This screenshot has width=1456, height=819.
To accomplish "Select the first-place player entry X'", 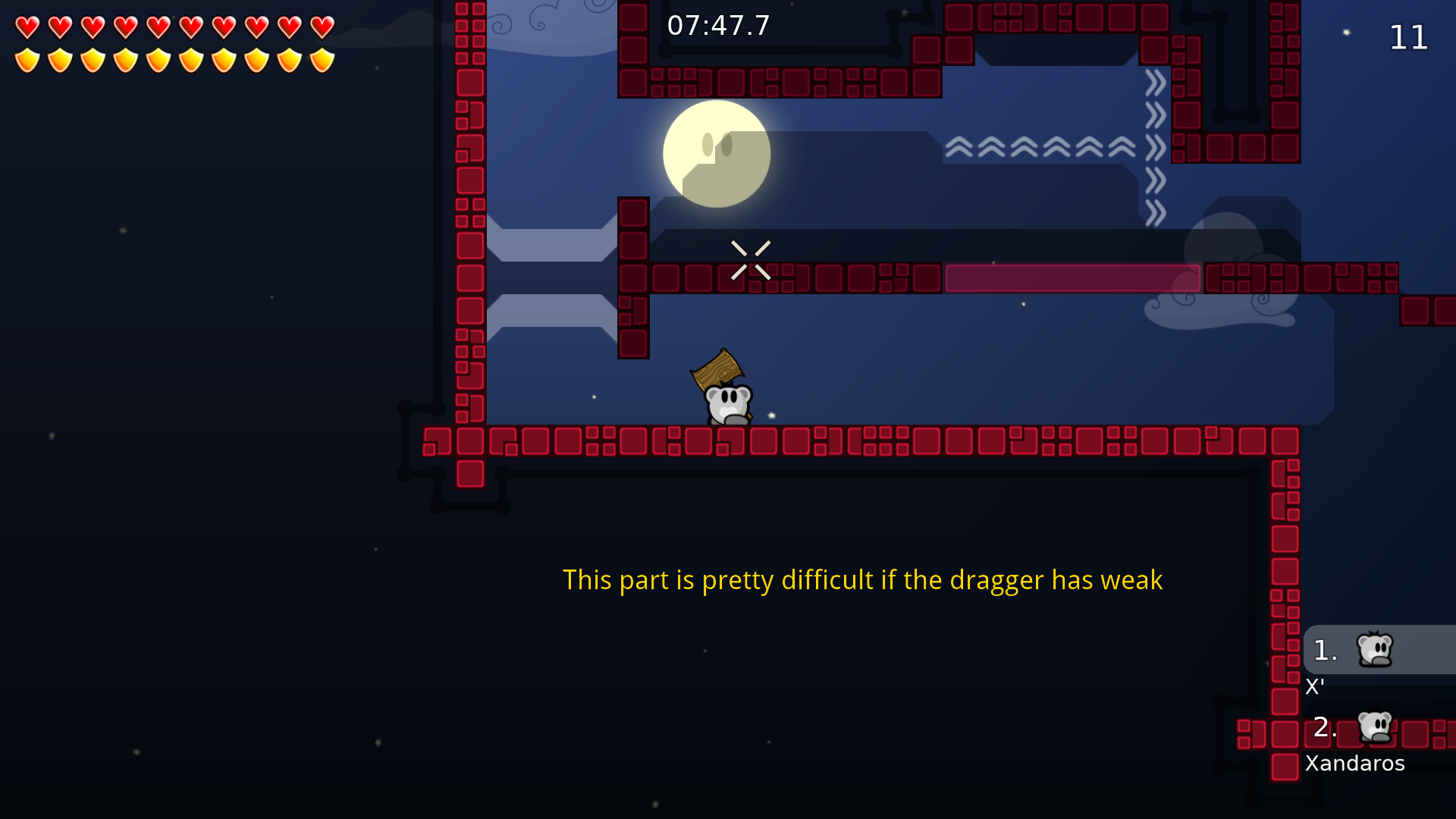I will click(x=1376, y=651).
